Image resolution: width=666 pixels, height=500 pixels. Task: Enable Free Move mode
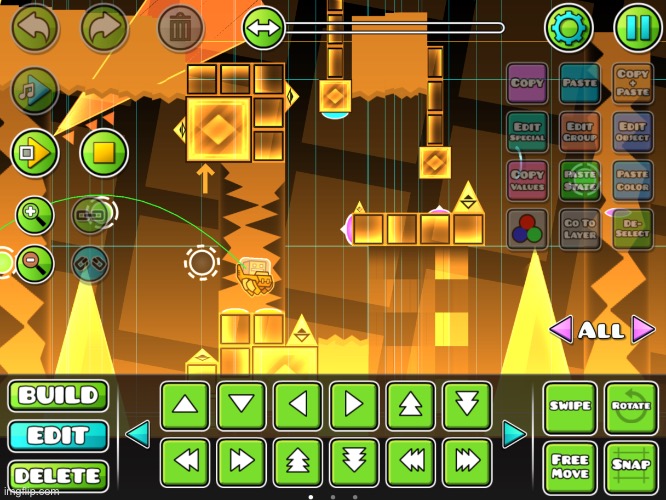(570, 466)
